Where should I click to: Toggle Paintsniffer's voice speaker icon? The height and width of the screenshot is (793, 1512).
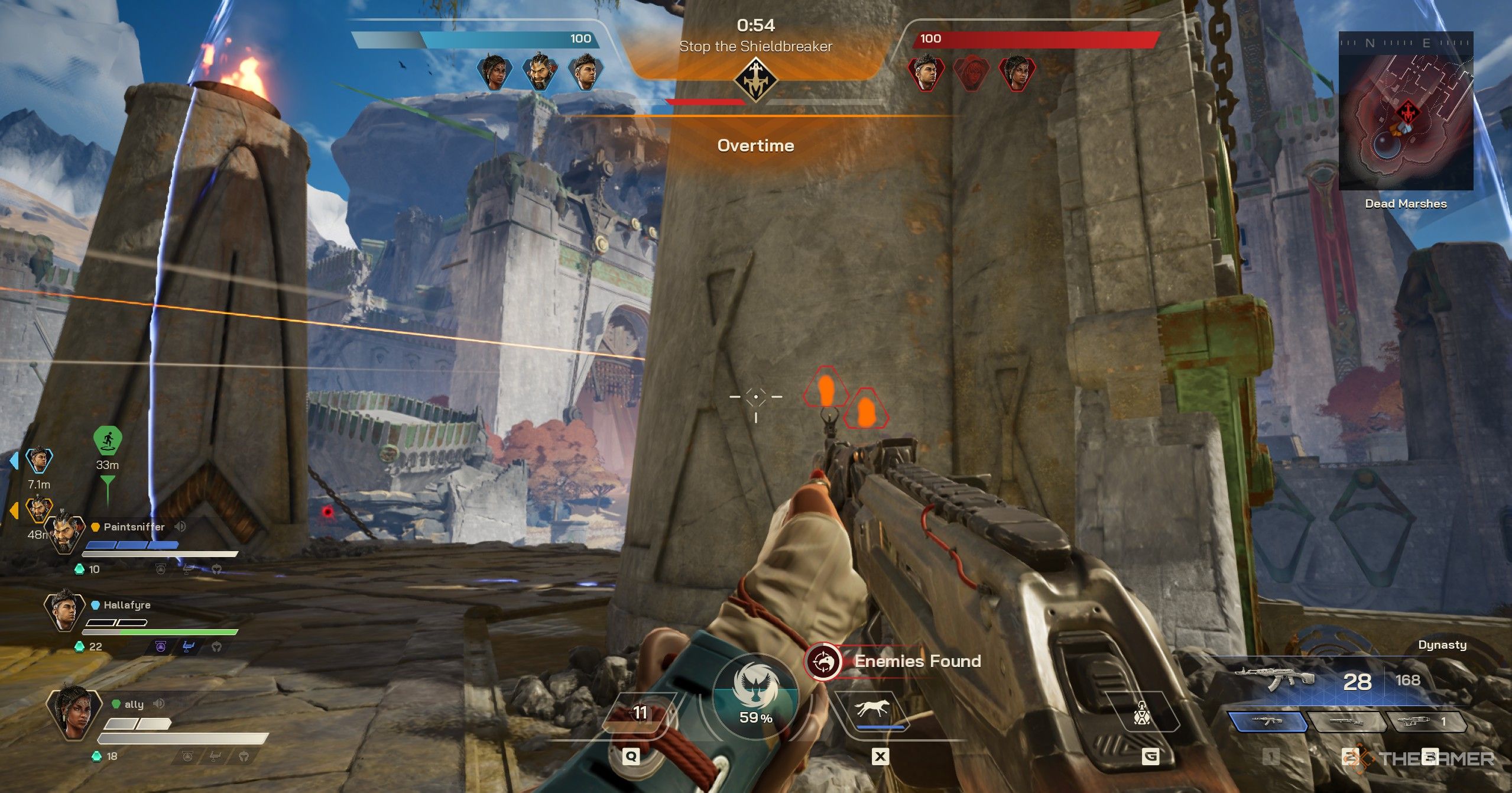[x=180, y=526]
